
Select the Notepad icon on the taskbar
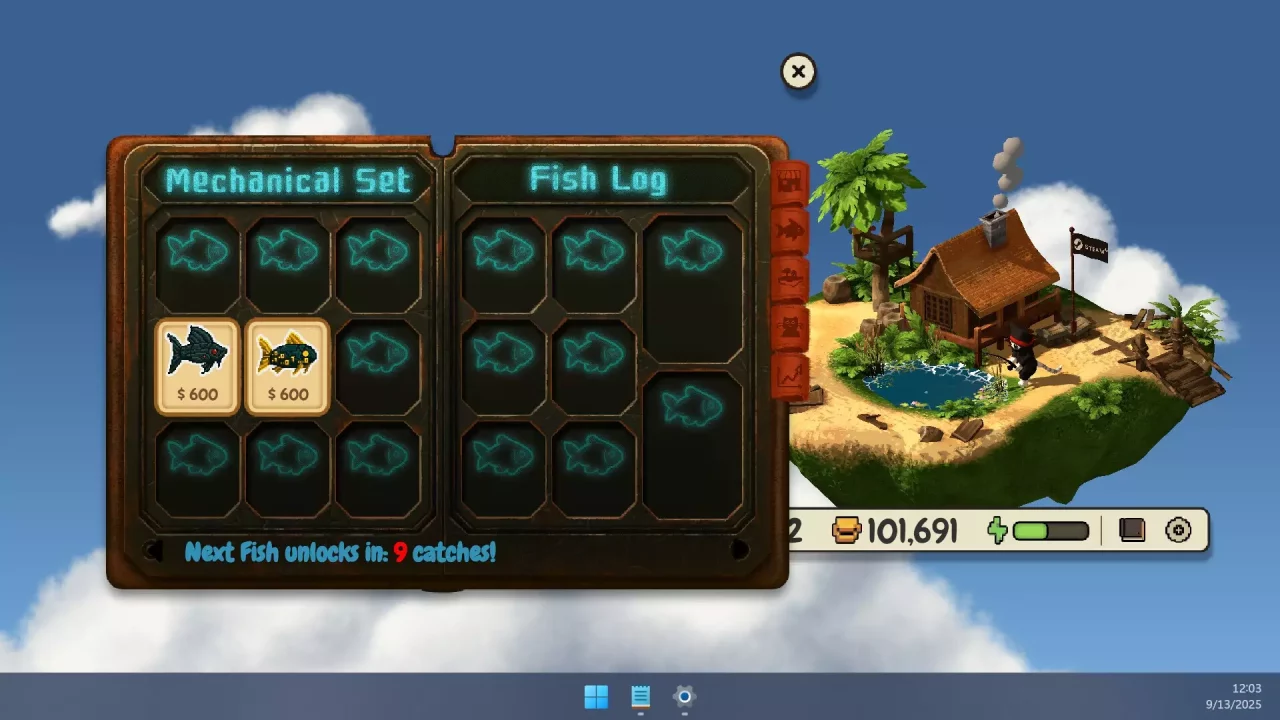click(x=640, y=696)
